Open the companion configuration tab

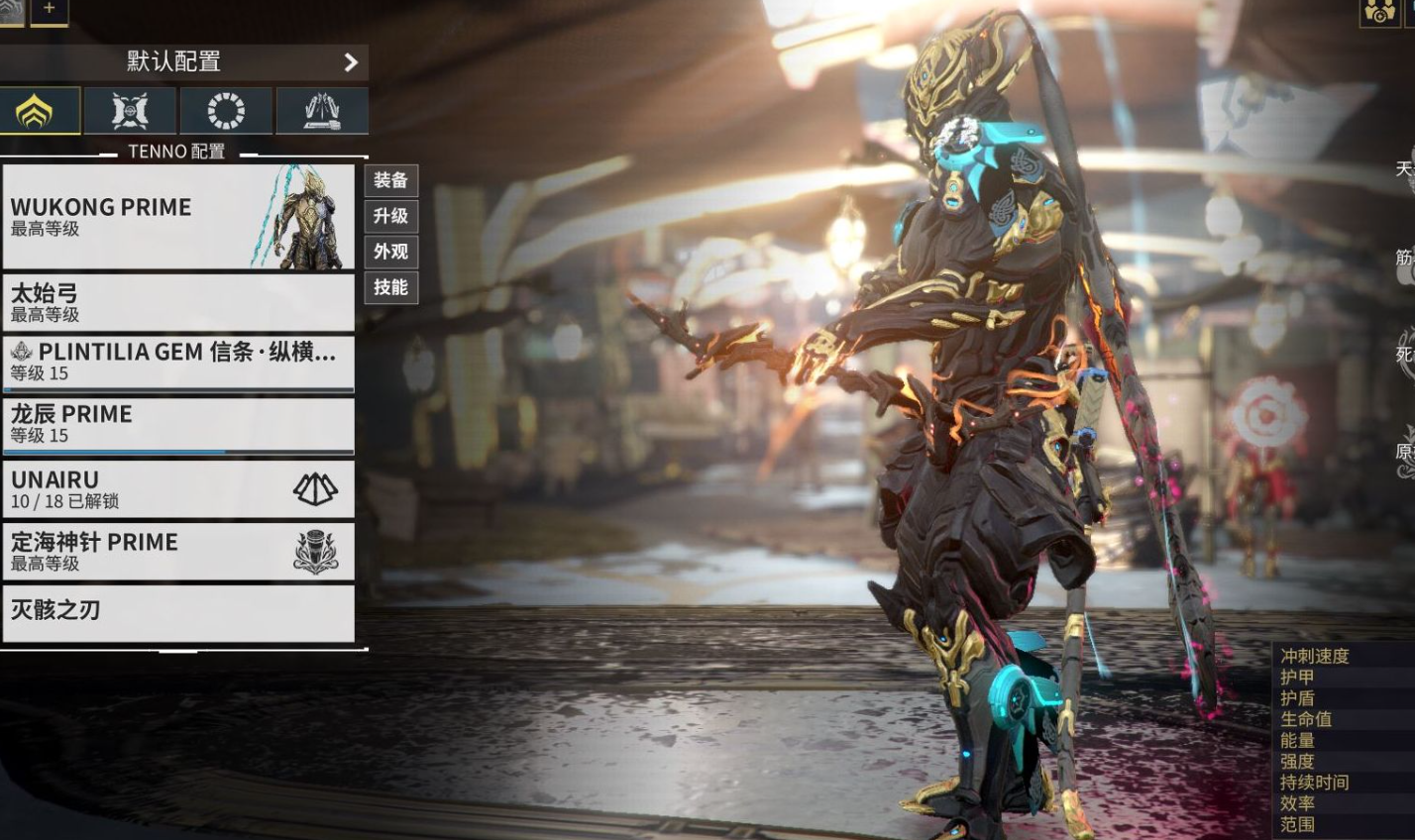click(130, 111)
